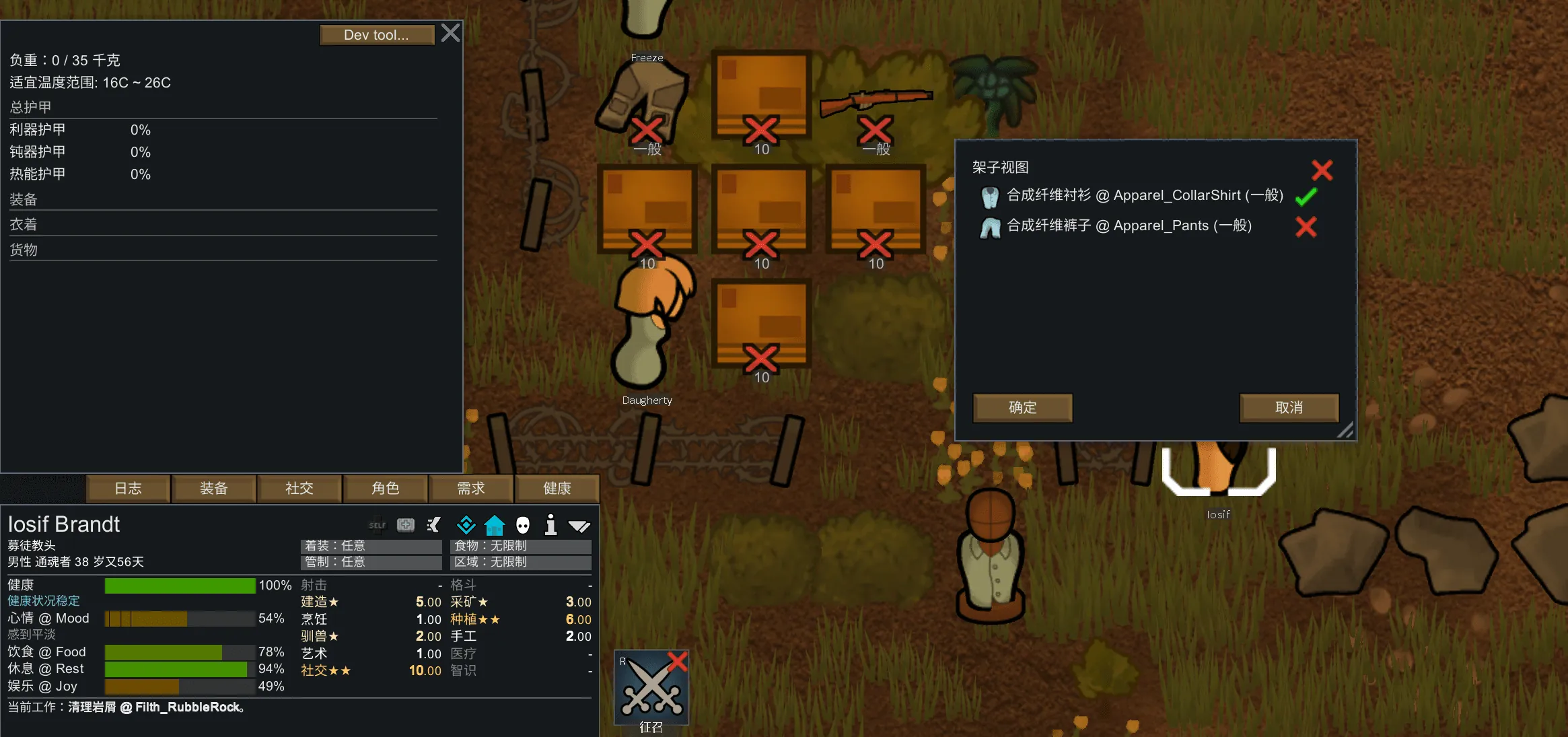The height and width of the screenshot is (737, 1568).
Task: Open the 区域 allowed area dropdown
Action: pyautogui.click(x=520, y=562)
